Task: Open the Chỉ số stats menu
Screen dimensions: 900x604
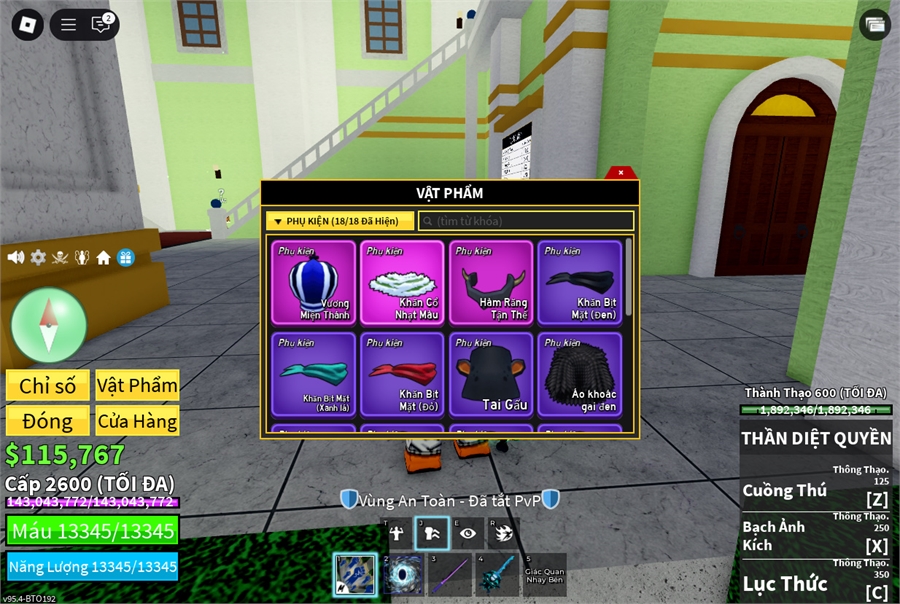Action: [x=47, y=386]
